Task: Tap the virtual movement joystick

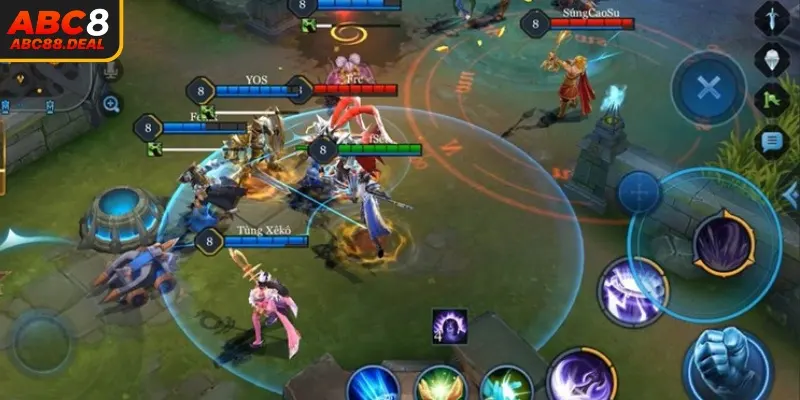Action: tap(42, 342)
